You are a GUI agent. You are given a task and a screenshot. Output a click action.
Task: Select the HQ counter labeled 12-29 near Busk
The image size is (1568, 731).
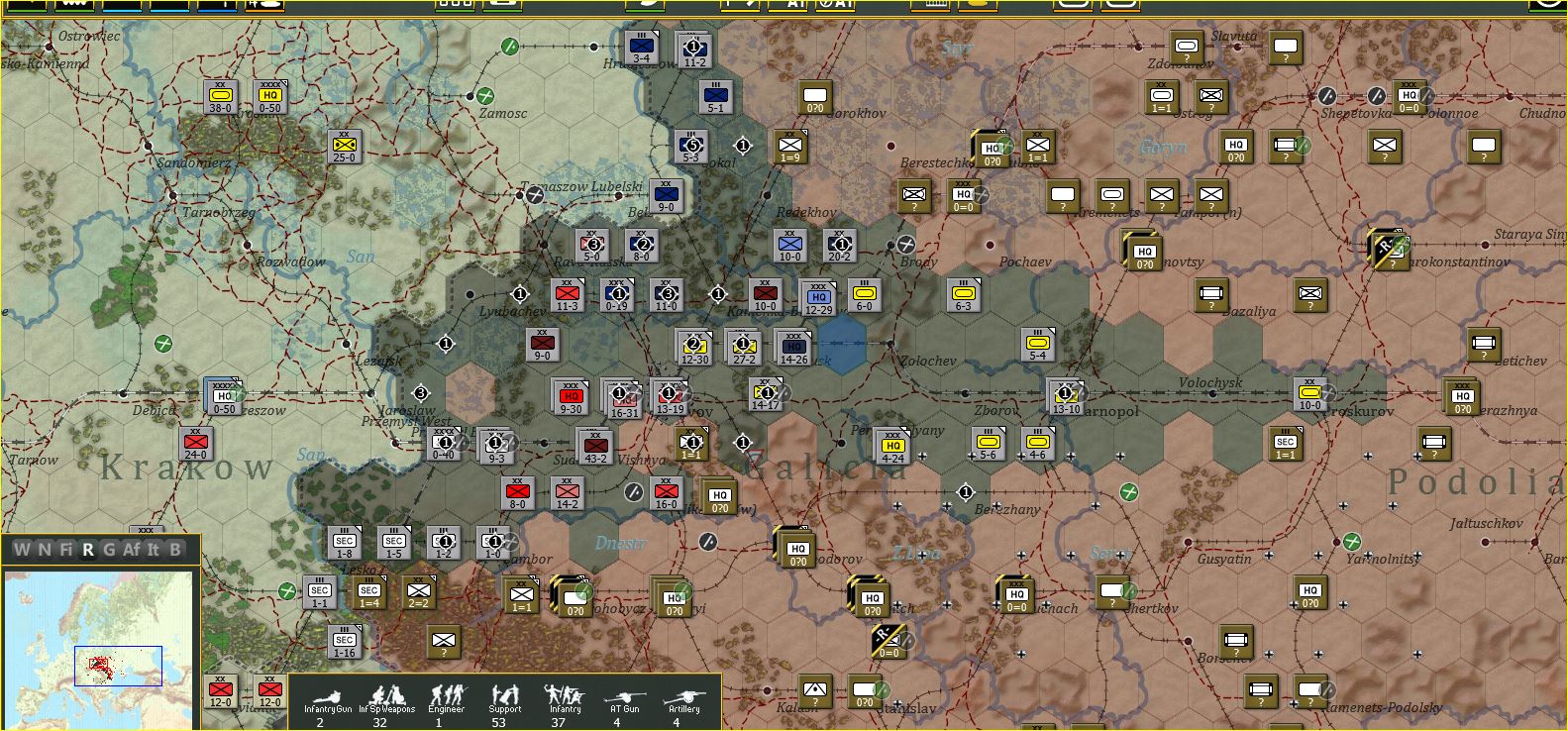(818, 296)
